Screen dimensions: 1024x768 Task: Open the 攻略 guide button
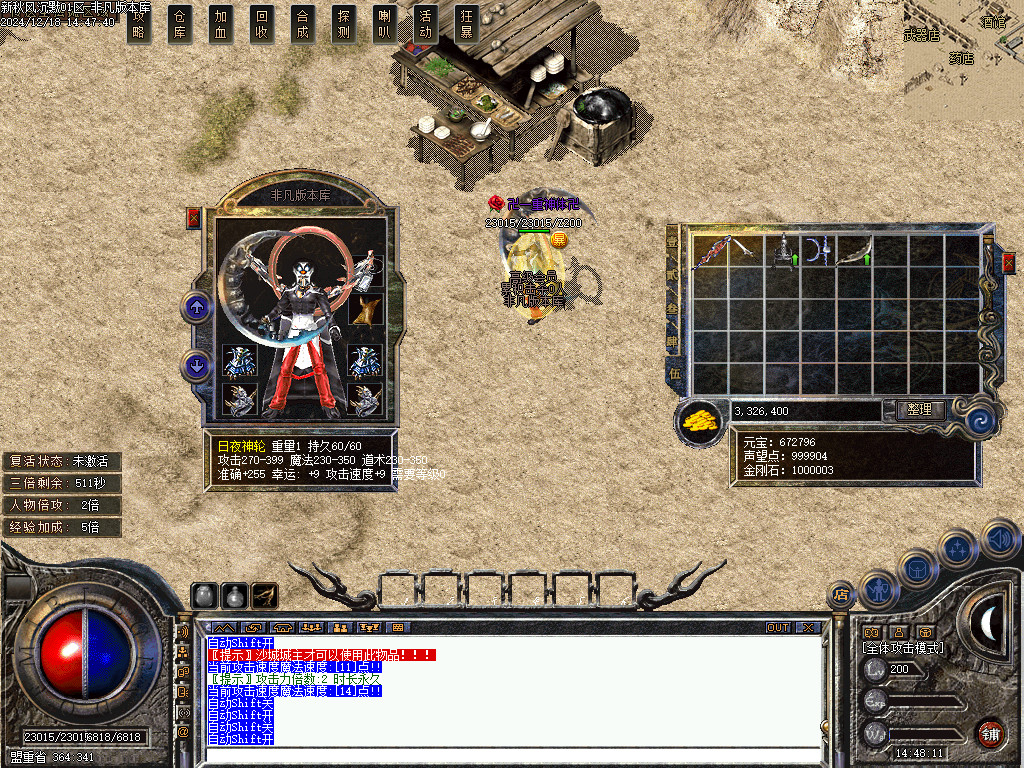click(139, 24)
